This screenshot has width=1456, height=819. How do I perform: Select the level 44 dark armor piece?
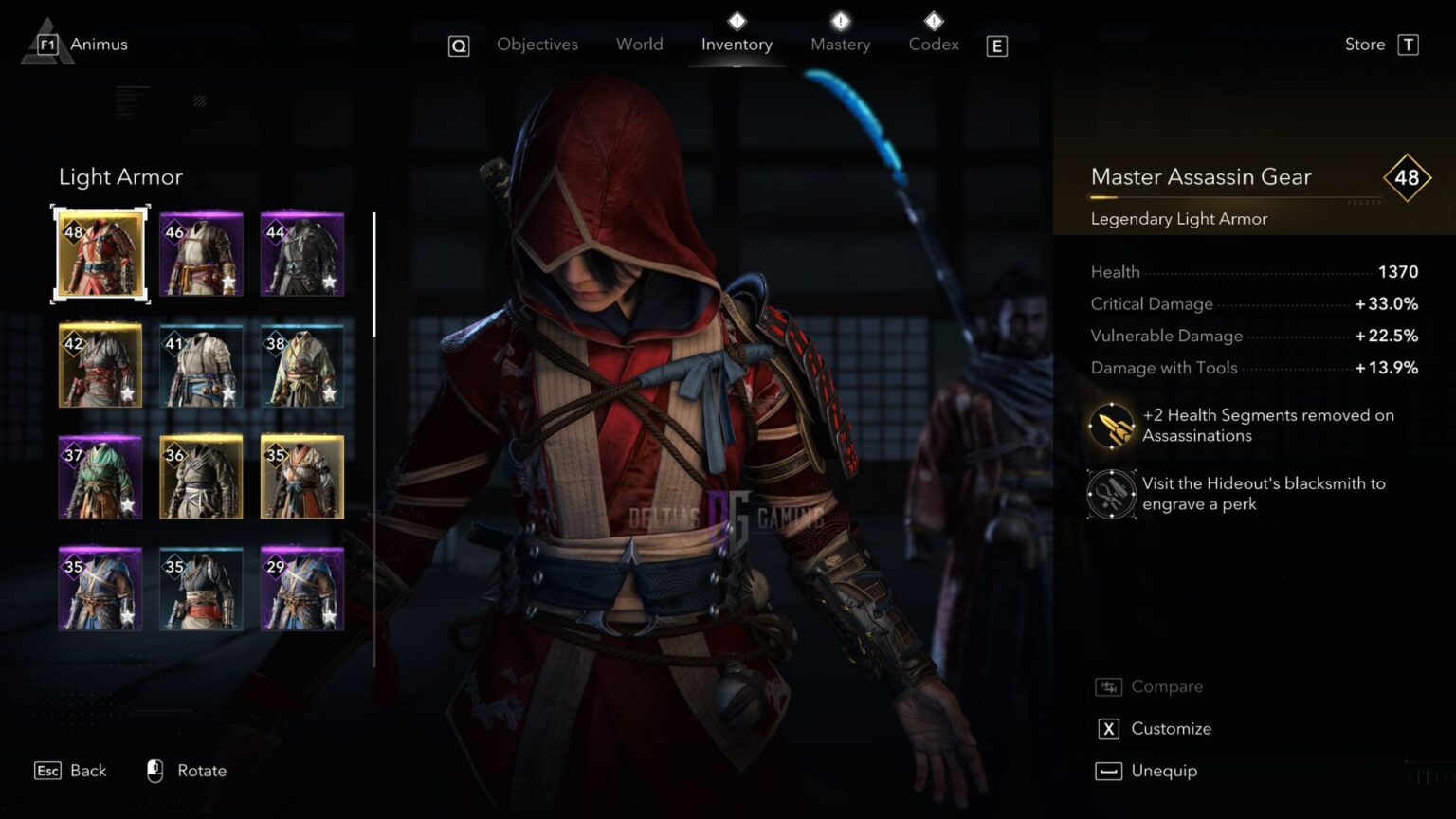[302, 253]
